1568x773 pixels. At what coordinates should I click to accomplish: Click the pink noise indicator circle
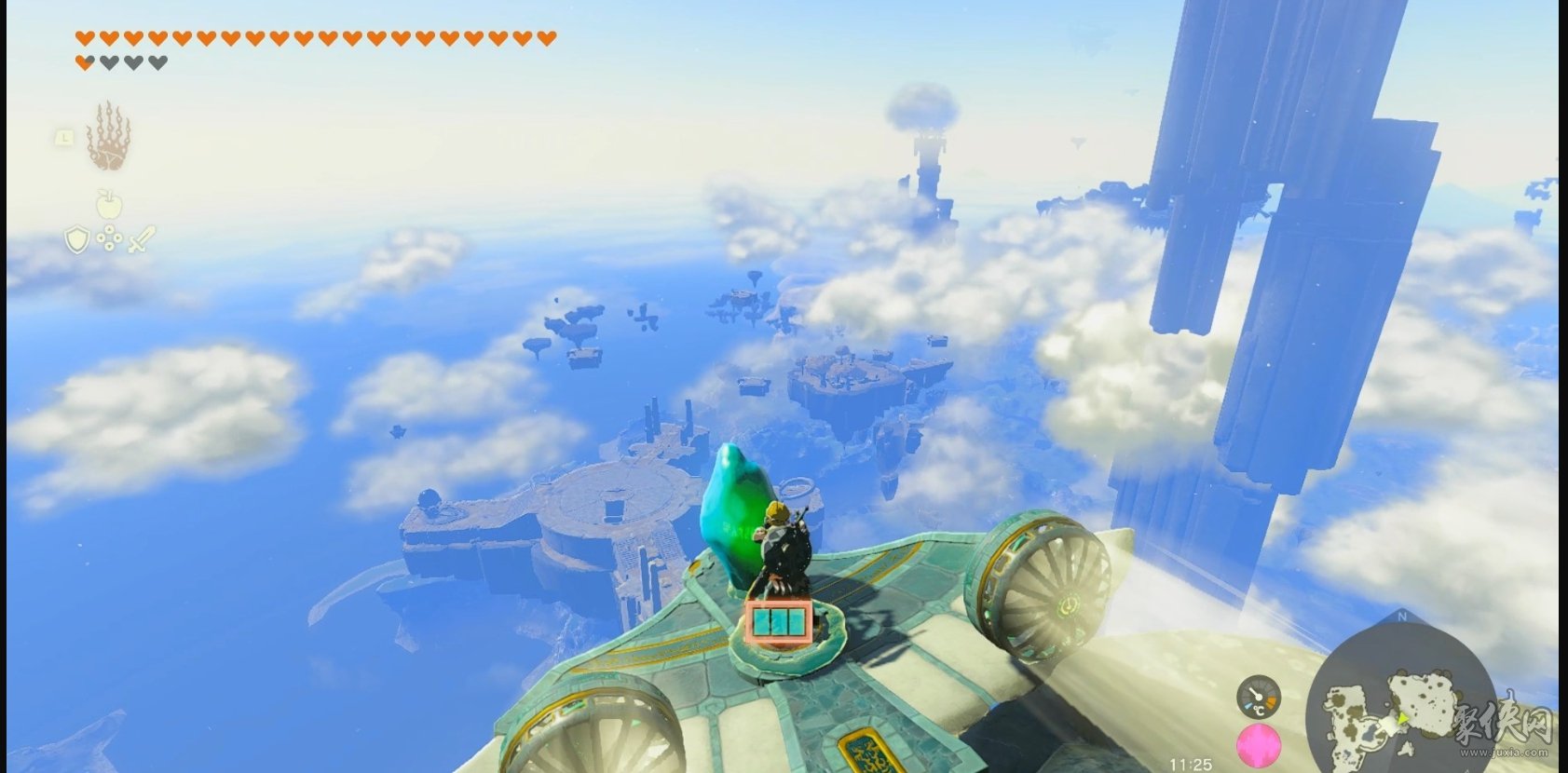[1259, 746]
